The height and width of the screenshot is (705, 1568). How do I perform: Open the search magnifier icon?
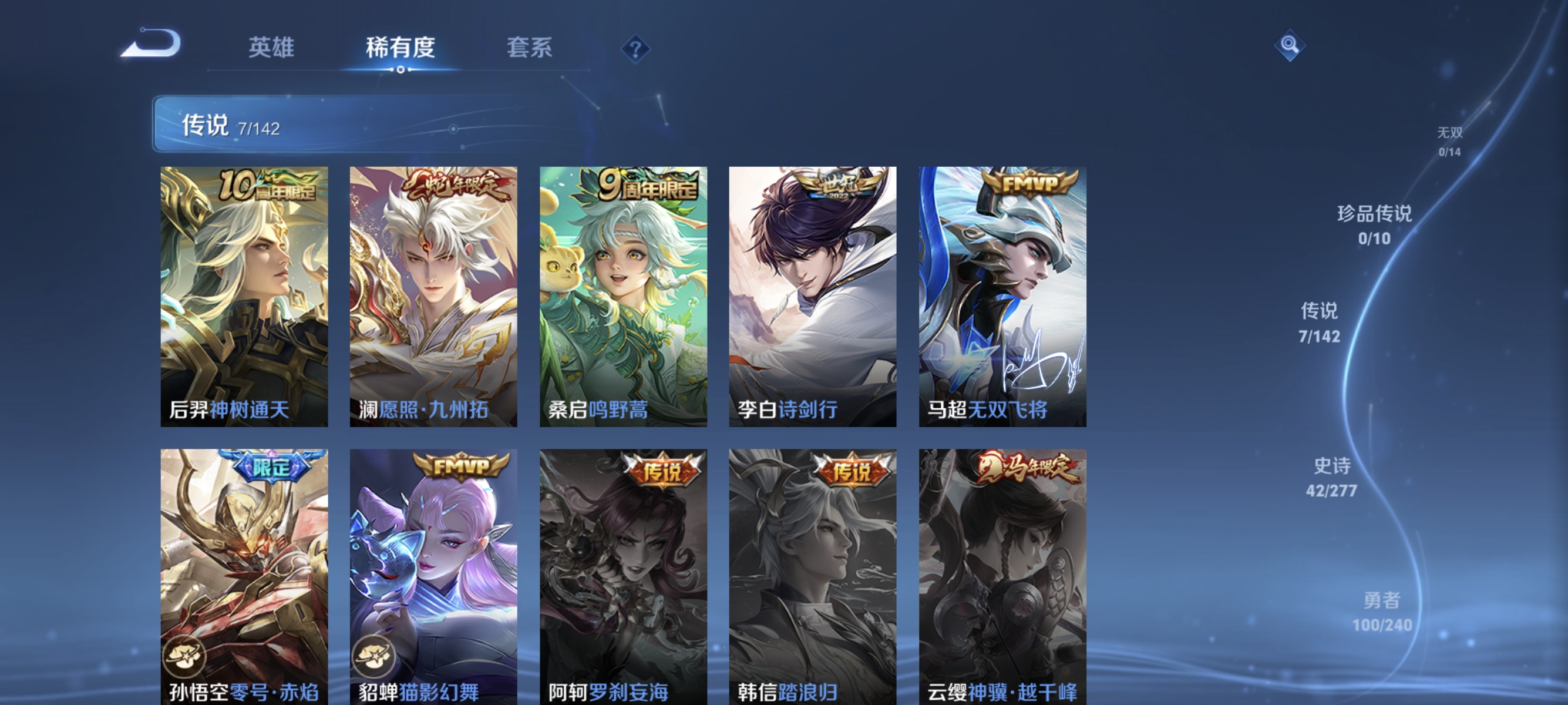tap(1290, 46)
